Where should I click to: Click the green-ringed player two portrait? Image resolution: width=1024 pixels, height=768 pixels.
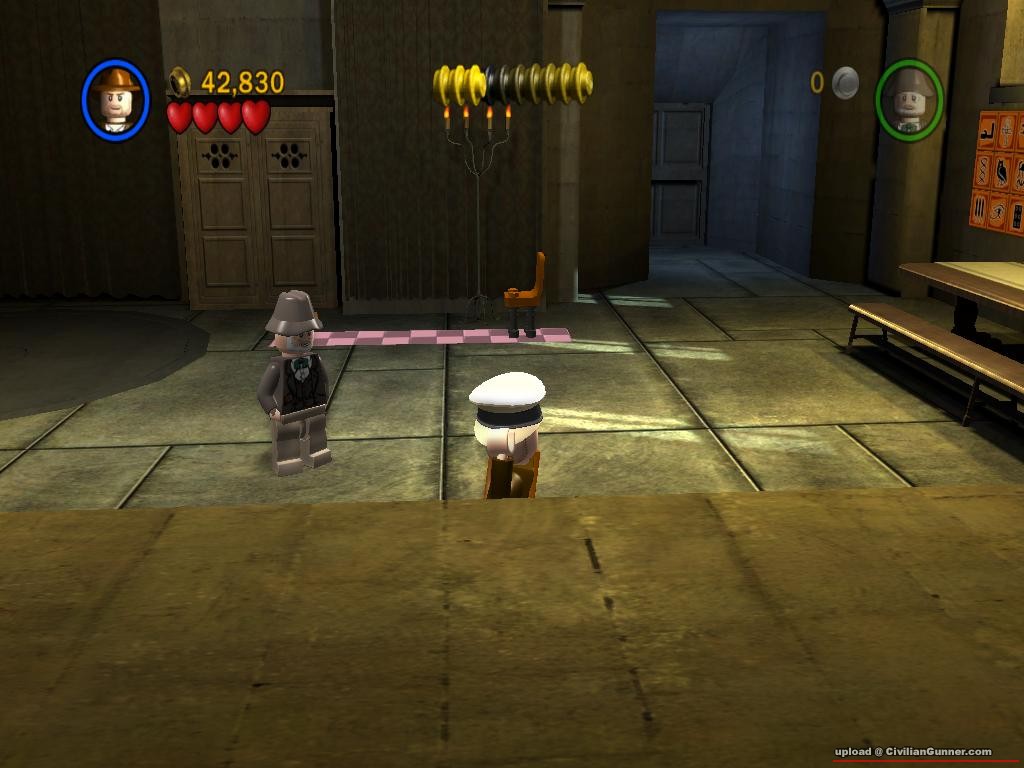[x=909, y=100]
